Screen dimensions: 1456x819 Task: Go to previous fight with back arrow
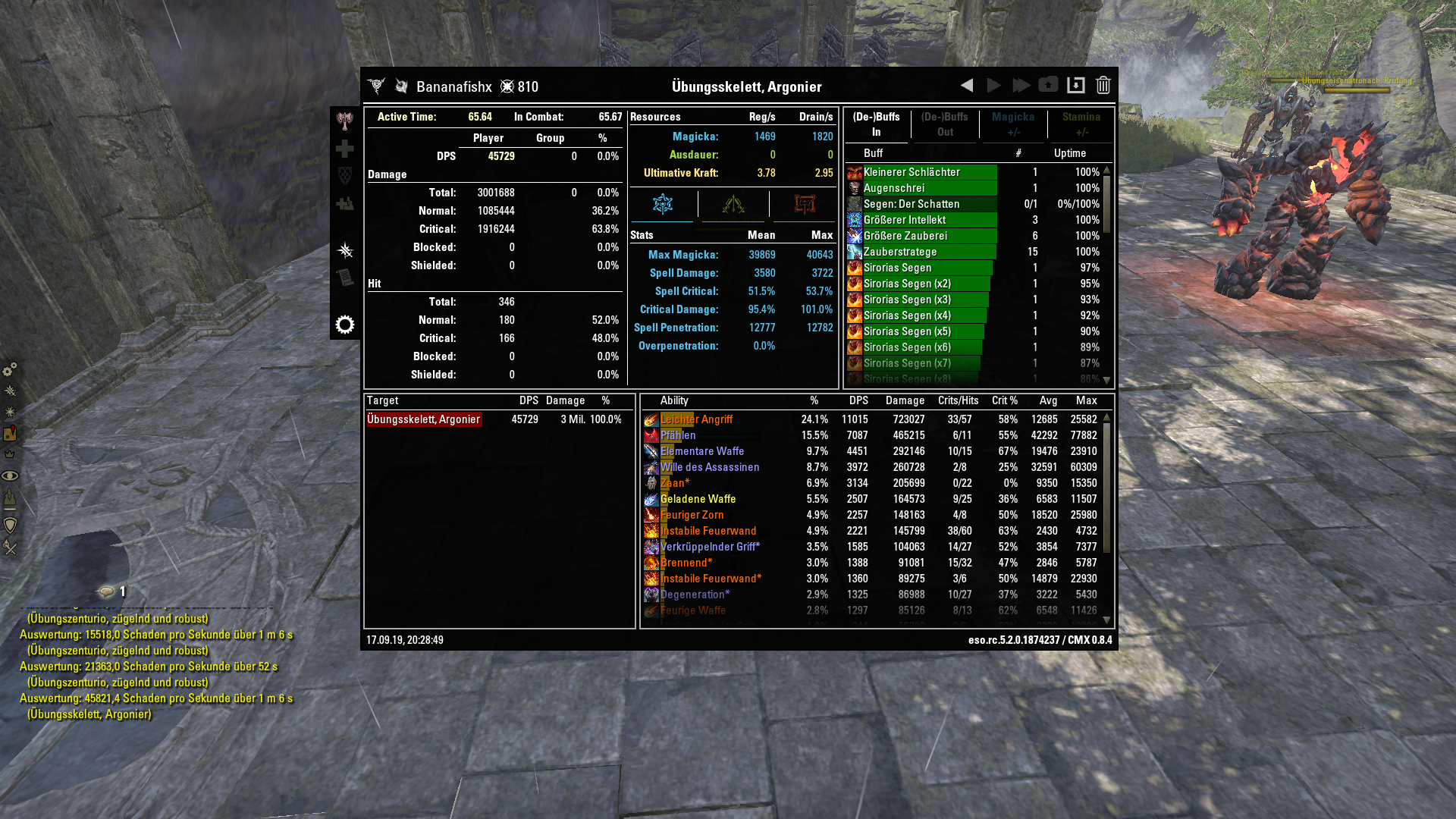pos(966,86)
